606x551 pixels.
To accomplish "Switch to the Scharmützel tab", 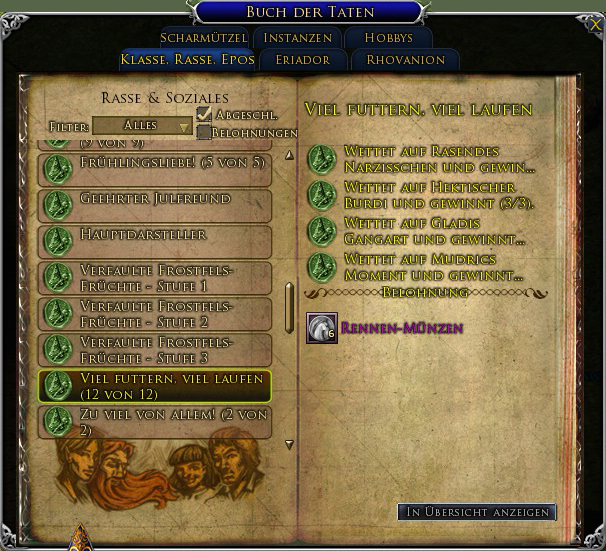I will [x=204, y=38].
